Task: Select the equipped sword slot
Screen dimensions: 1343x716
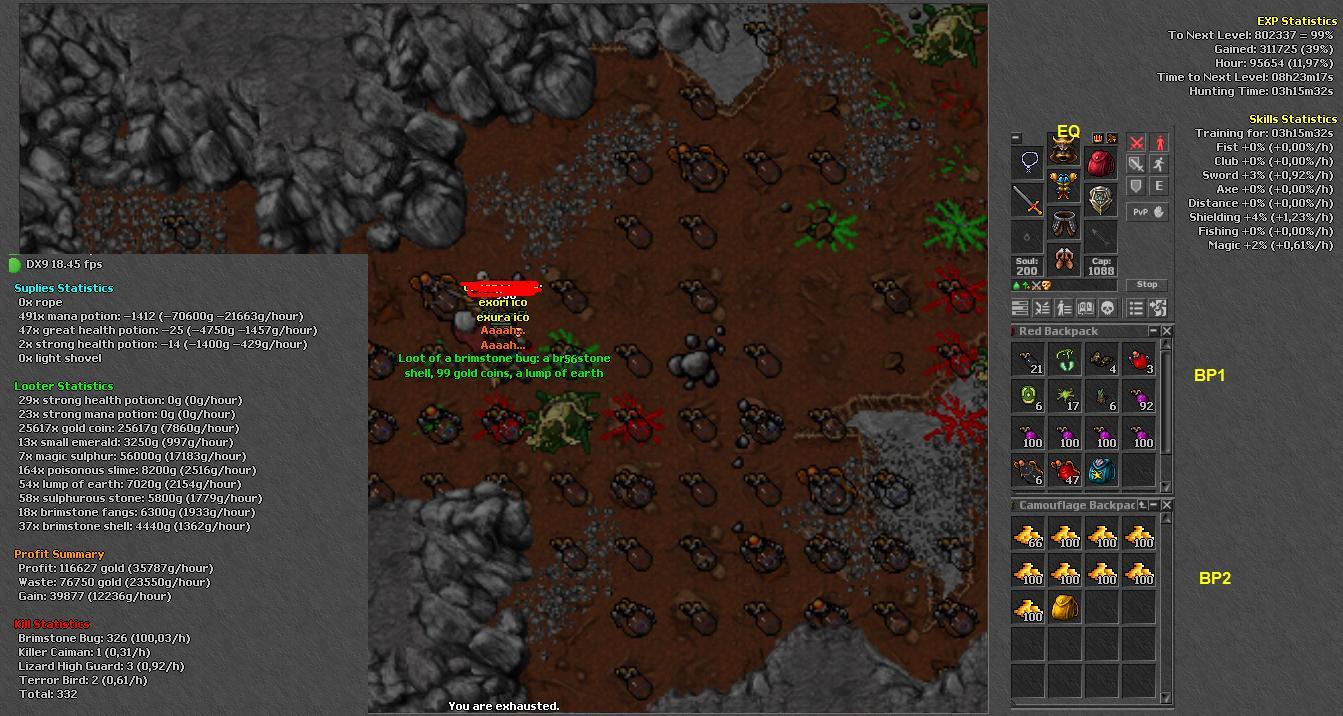Action: pyautogui.click(x=1028, y=200)
